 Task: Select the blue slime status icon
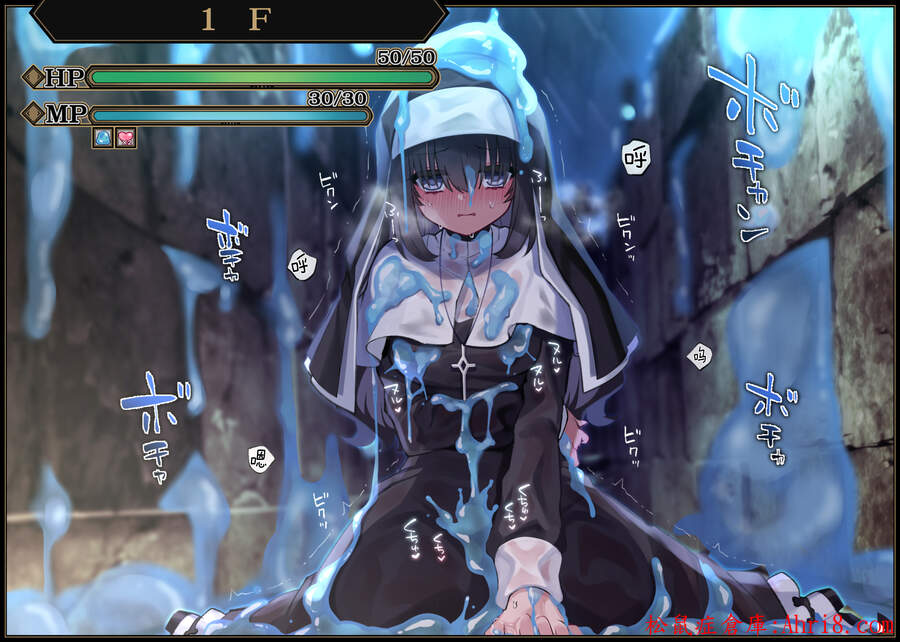pyautogui.click(x=103, y=138)
